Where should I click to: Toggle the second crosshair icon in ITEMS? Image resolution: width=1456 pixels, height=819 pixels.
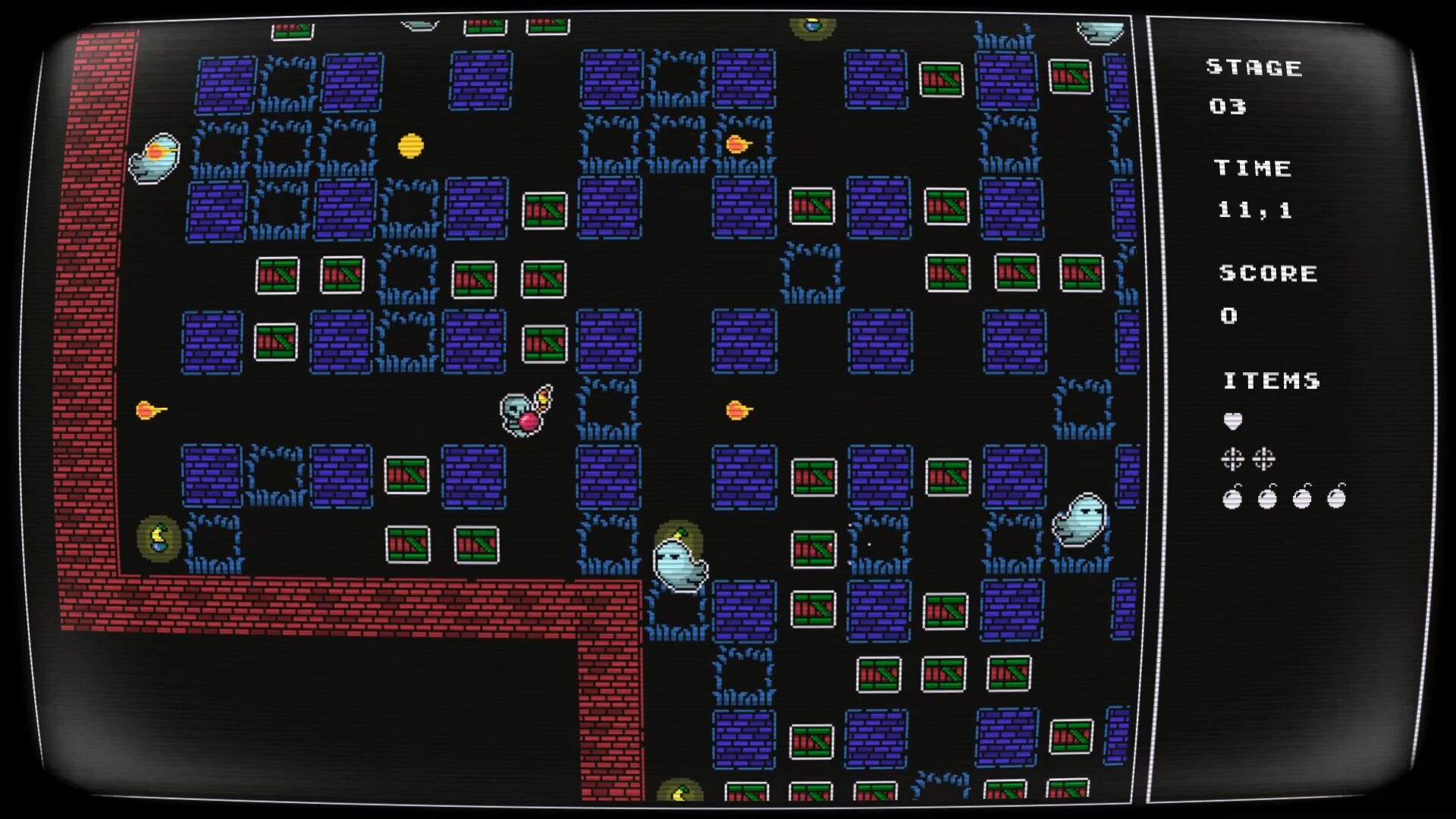point(1265,460)
